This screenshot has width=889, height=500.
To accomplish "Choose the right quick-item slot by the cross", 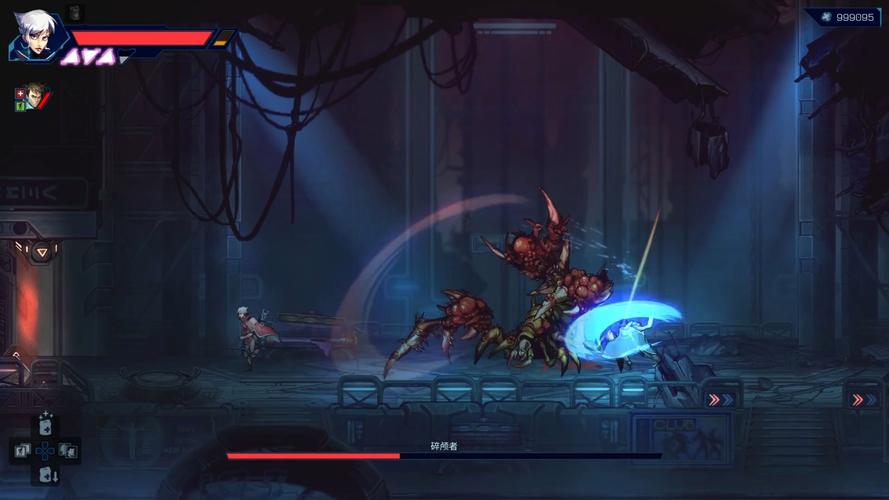I will coord(69,450).
